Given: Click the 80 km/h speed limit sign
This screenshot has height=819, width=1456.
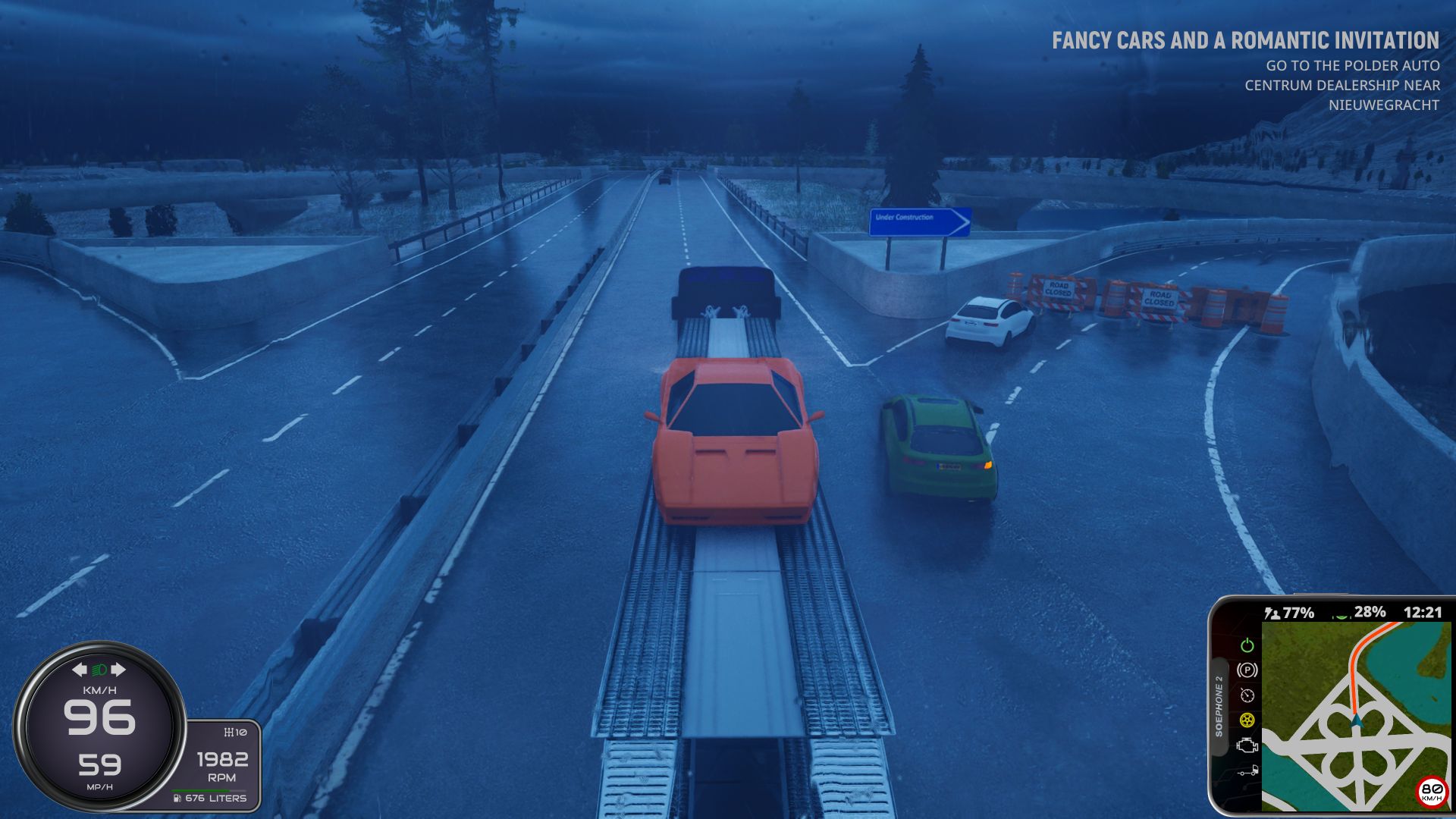Looking at the screenshot, I should coord(1431,791).
